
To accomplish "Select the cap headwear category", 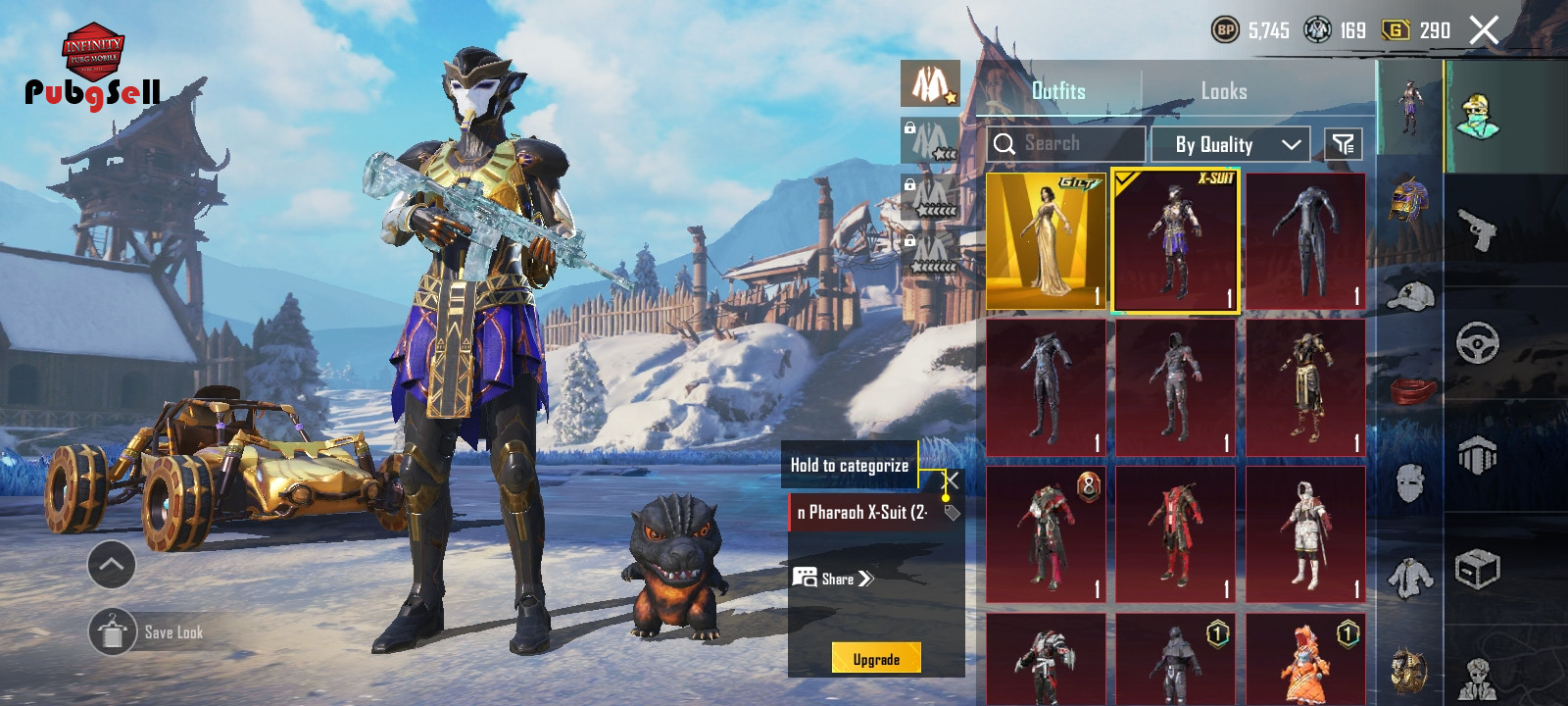I will [x=1410, y=294].
